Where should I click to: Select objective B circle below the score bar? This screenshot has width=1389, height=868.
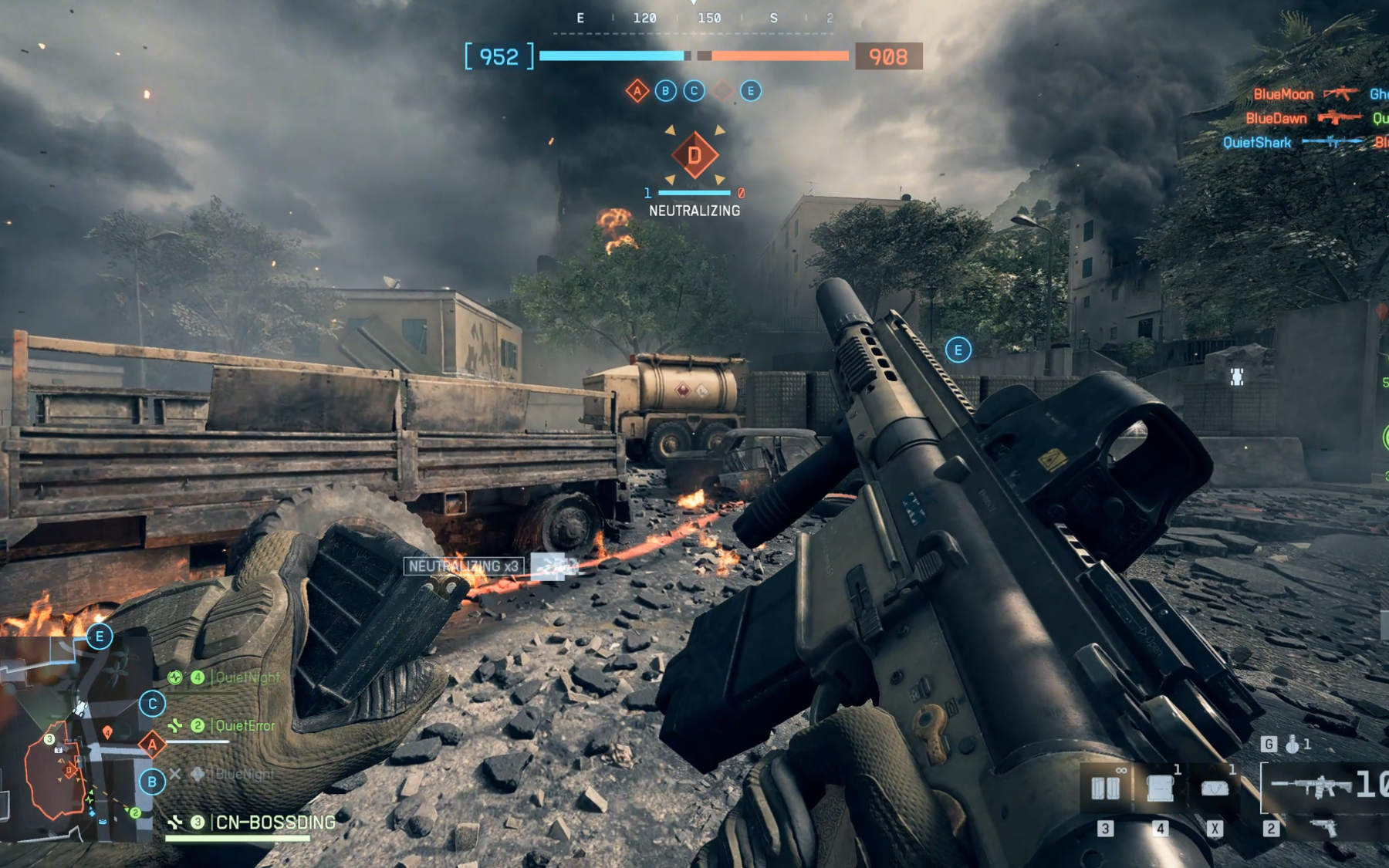(665, 91)
